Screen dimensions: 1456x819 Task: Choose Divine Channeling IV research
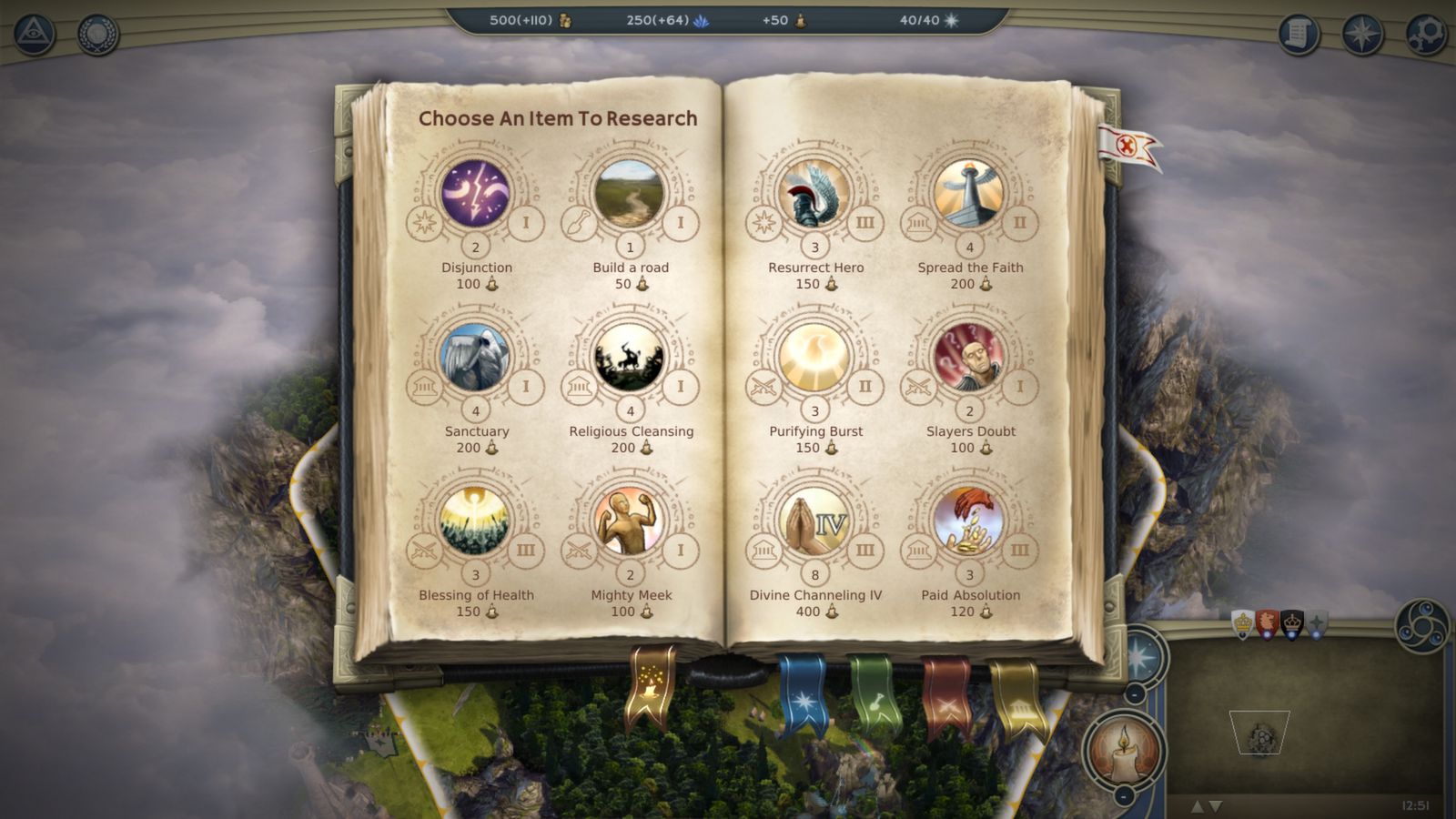[x=814, y=521]
